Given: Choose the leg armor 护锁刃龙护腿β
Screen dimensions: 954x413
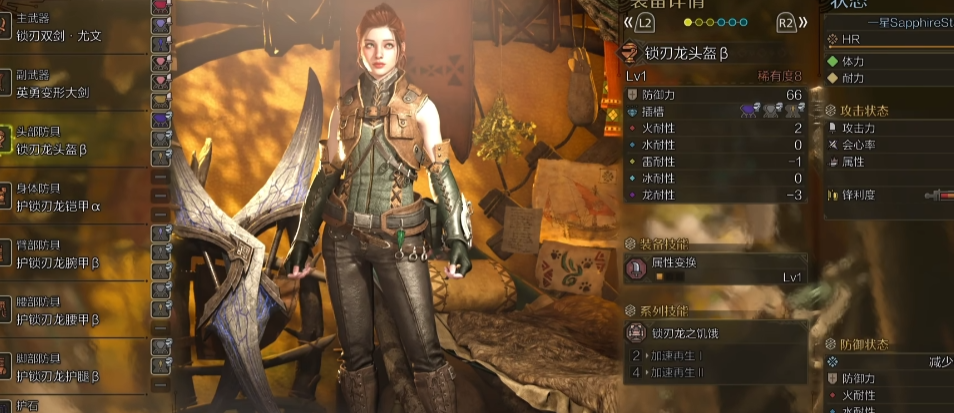Looking at the screenshot, I should pyautogui.click(x=60, y=374).
